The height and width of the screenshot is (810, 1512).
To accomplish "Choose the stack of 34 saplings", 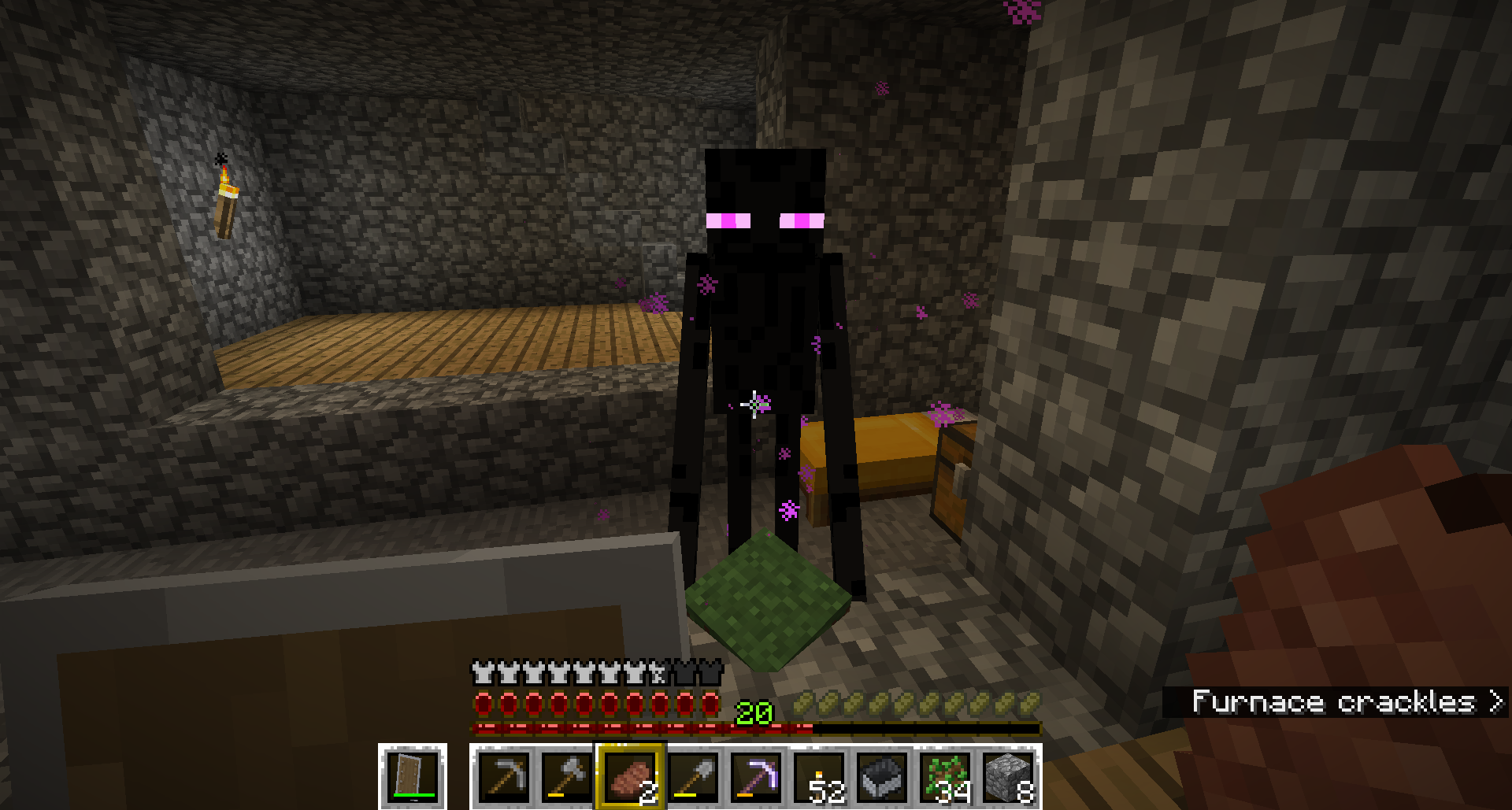I will pyautogui.click(x=946, y=776).
